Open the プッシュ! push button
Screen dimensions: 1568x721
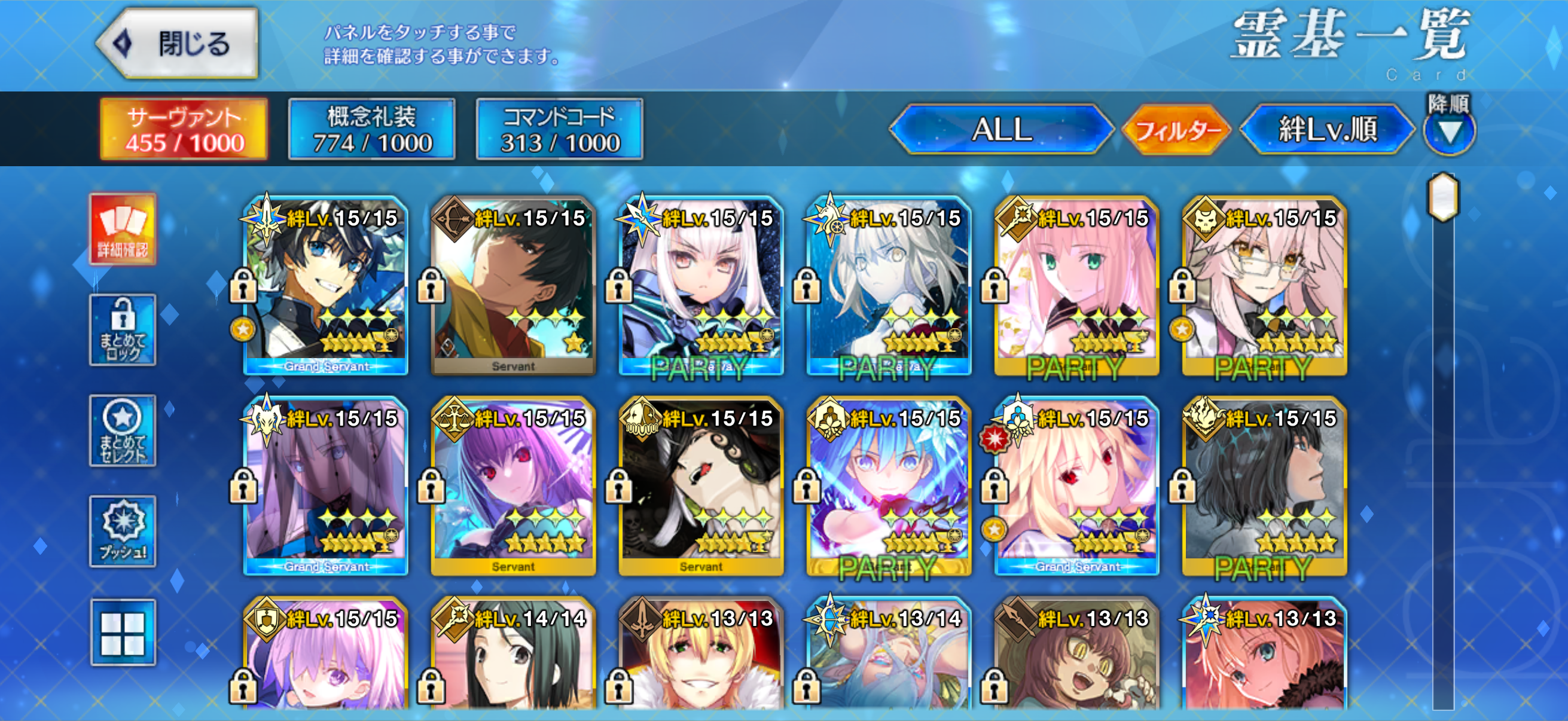tap(123, 531)
